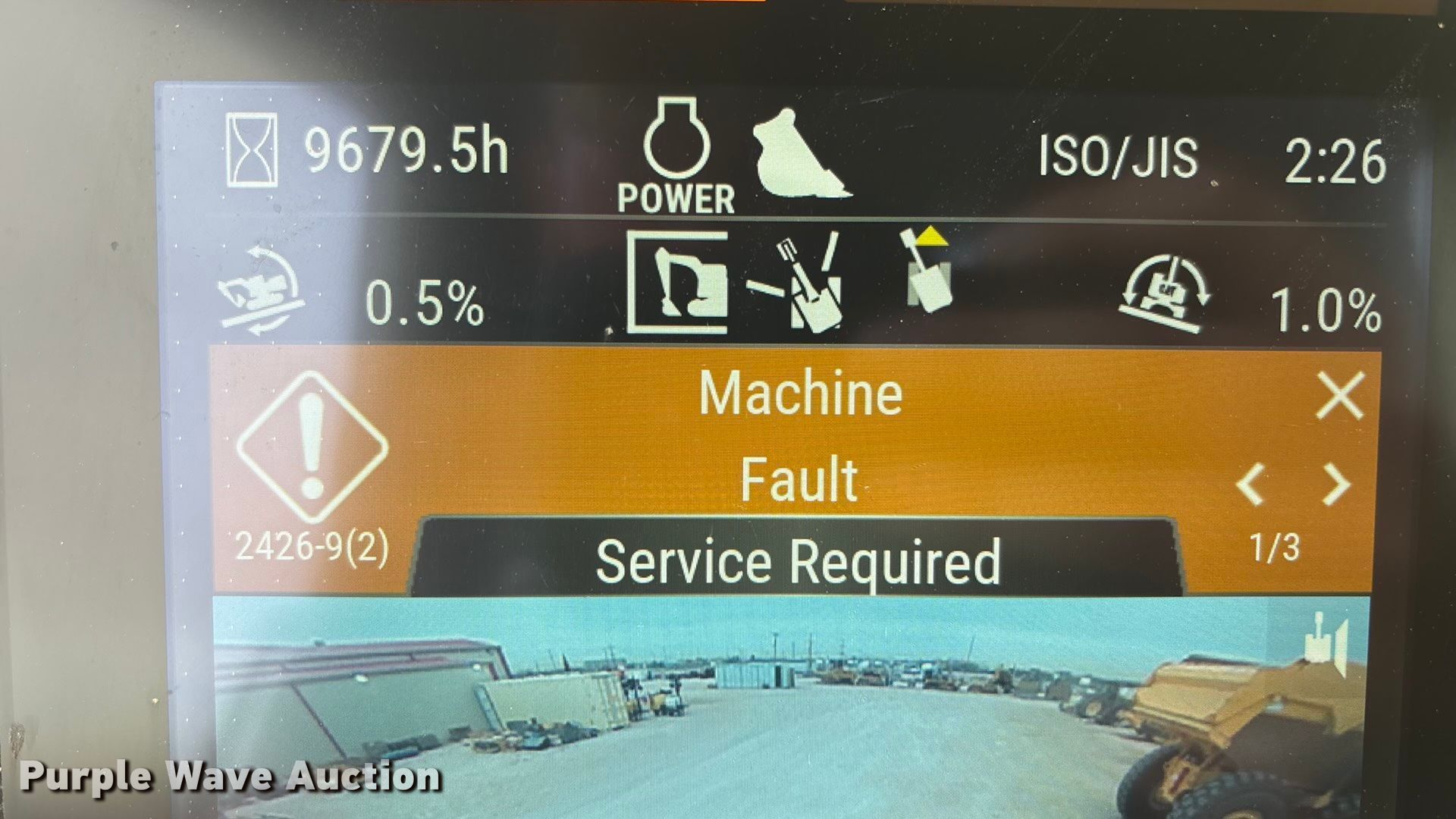Go to the next fault message

click(x=1336, y=485)
